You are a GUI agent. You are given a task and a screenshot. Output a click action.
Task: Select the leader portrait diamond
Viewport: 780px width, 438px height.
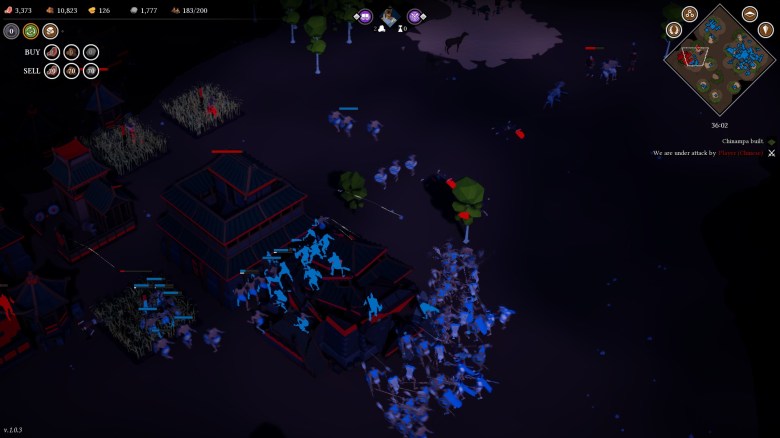(x=389, y=17)
